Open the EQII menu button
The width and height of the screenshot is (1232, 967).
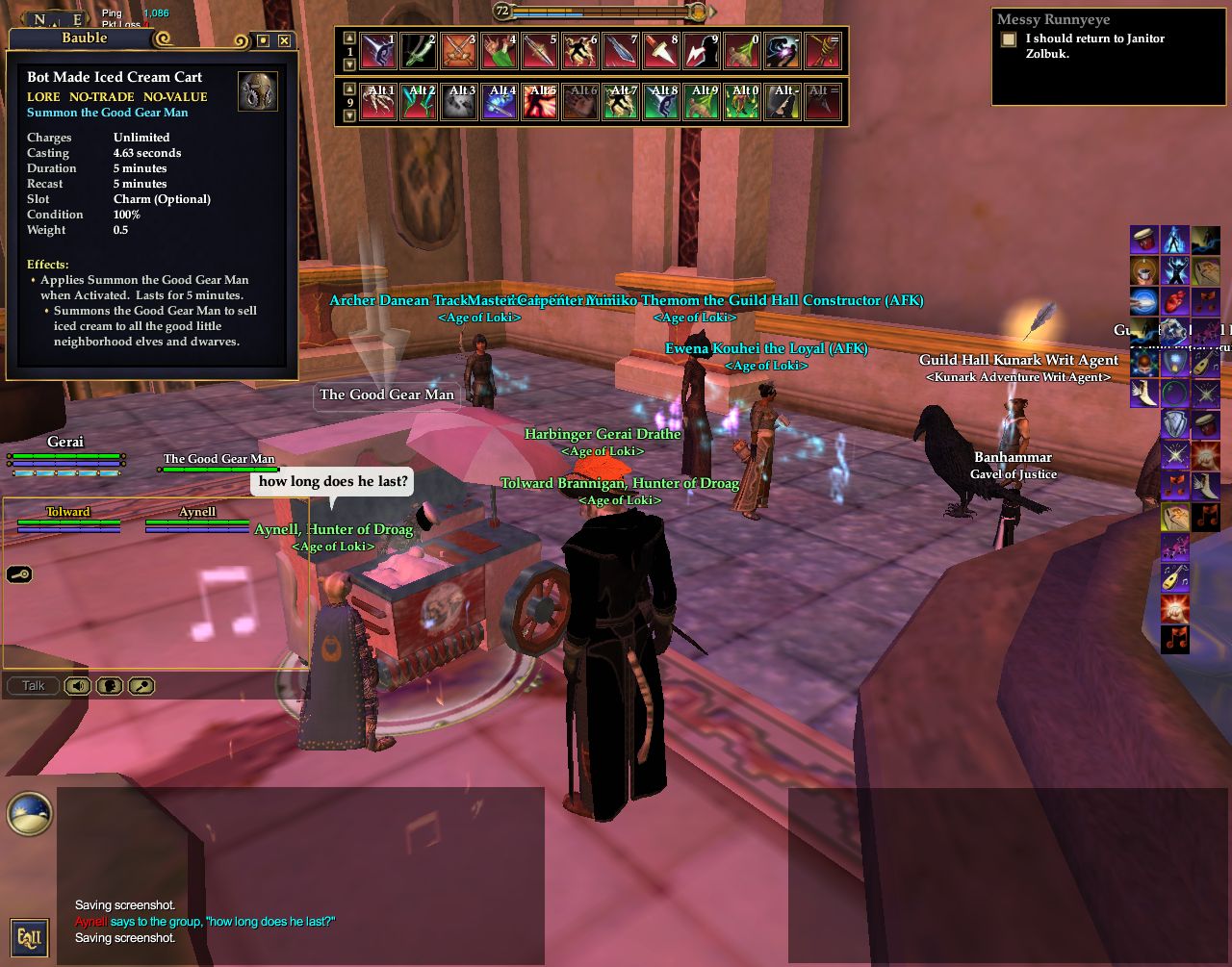click(x=28, y=937)
